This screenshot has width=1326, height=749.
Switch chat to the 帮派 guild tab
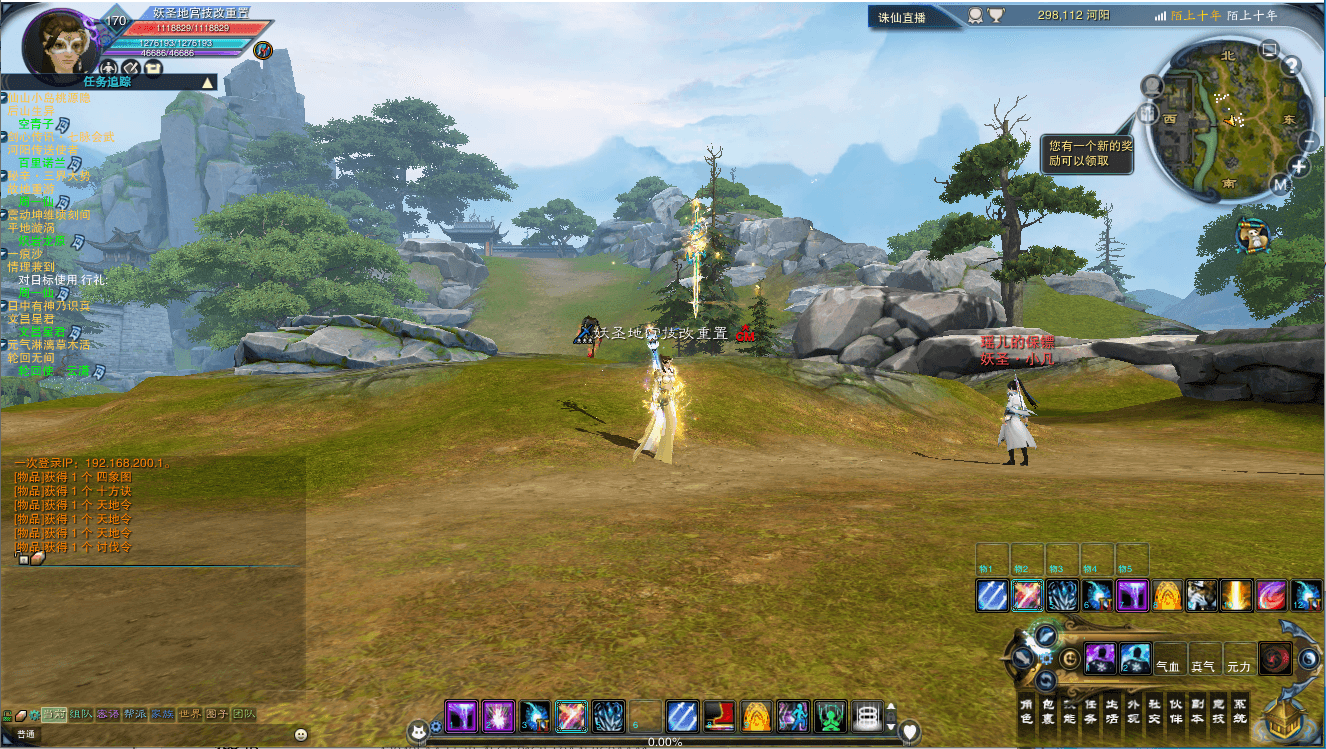click(x=135, y=714)
